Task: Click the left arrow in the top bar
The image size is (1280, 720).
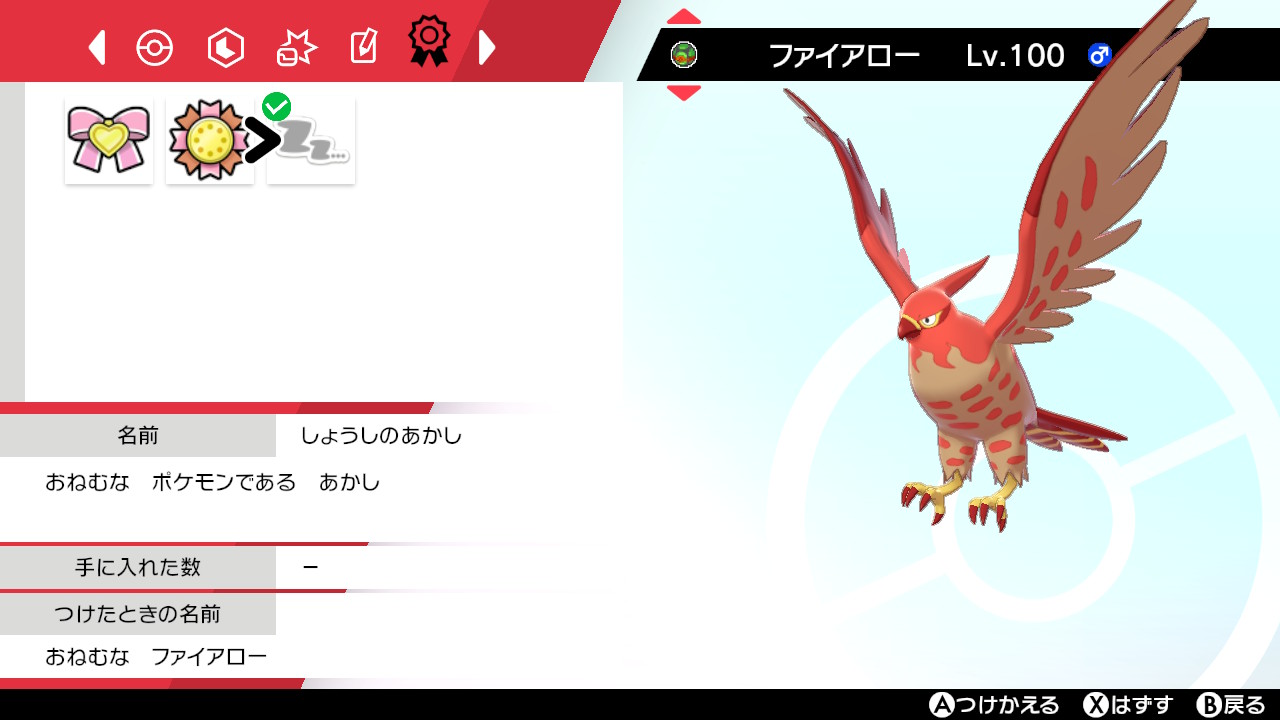Action: click(96, 46)
